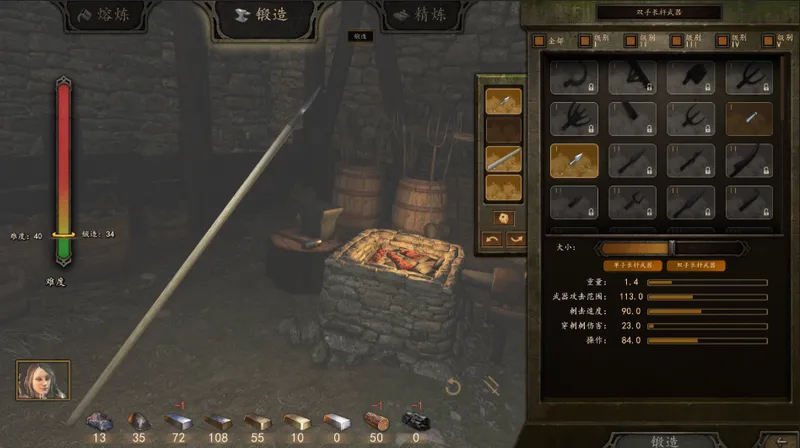Choose the unlocked blade part with brown background

point(749,119)
